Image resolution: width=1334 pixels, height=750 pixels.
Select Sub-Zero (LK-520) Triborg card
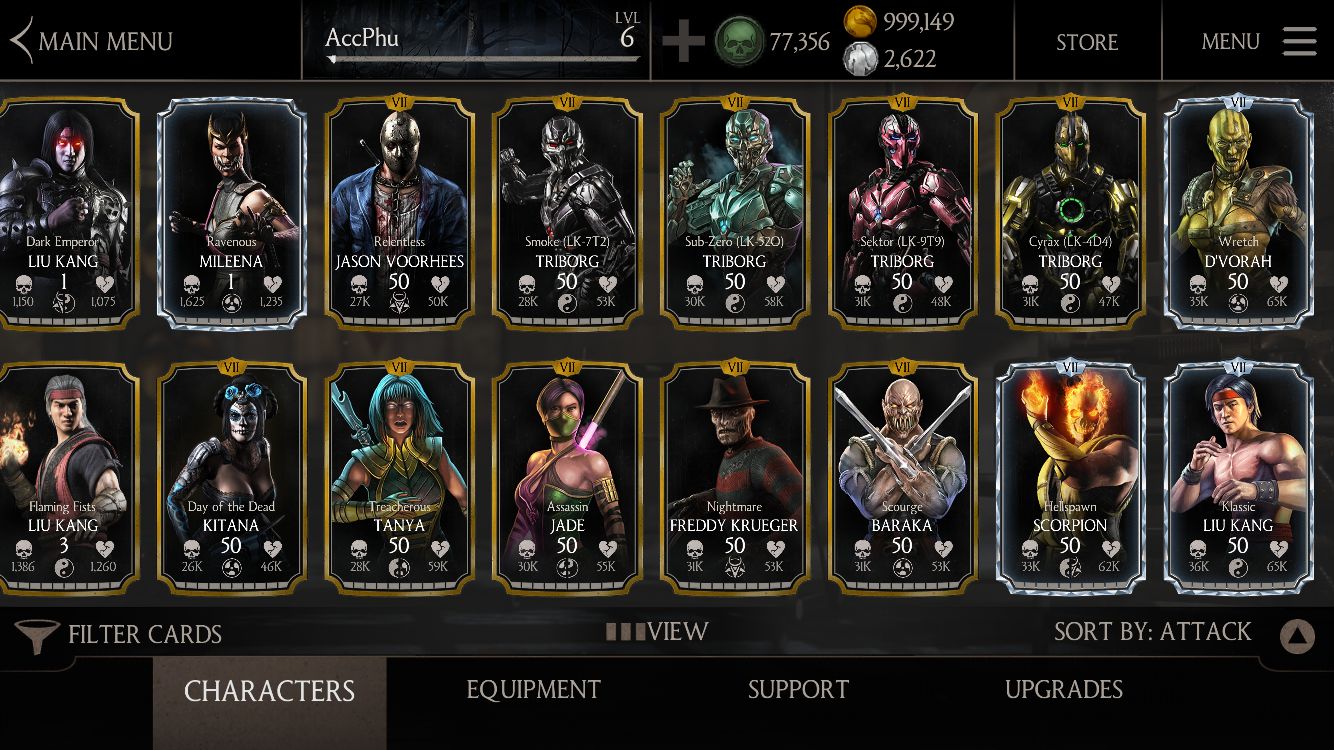(735, 212)
